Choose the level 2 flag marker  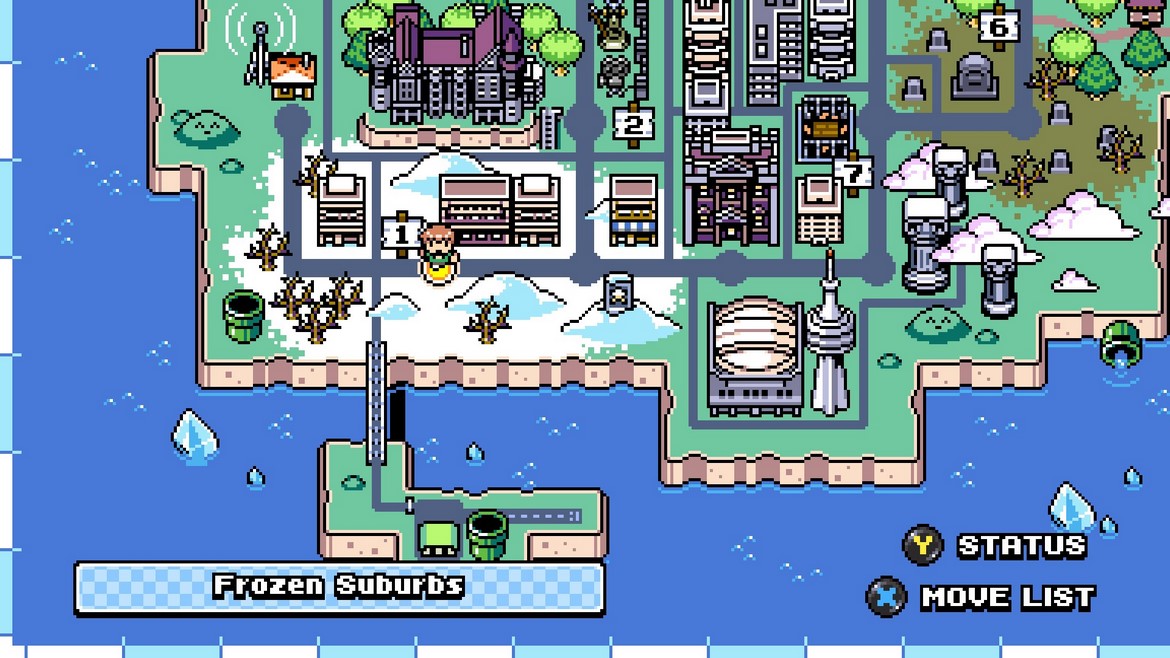633,125
